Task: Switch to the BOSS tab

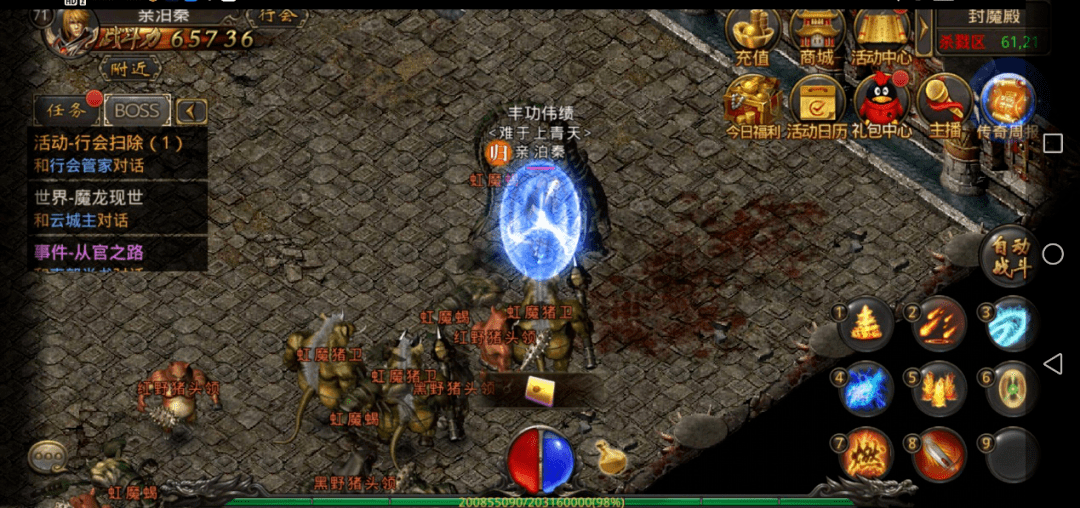Action: pos(137,110)
